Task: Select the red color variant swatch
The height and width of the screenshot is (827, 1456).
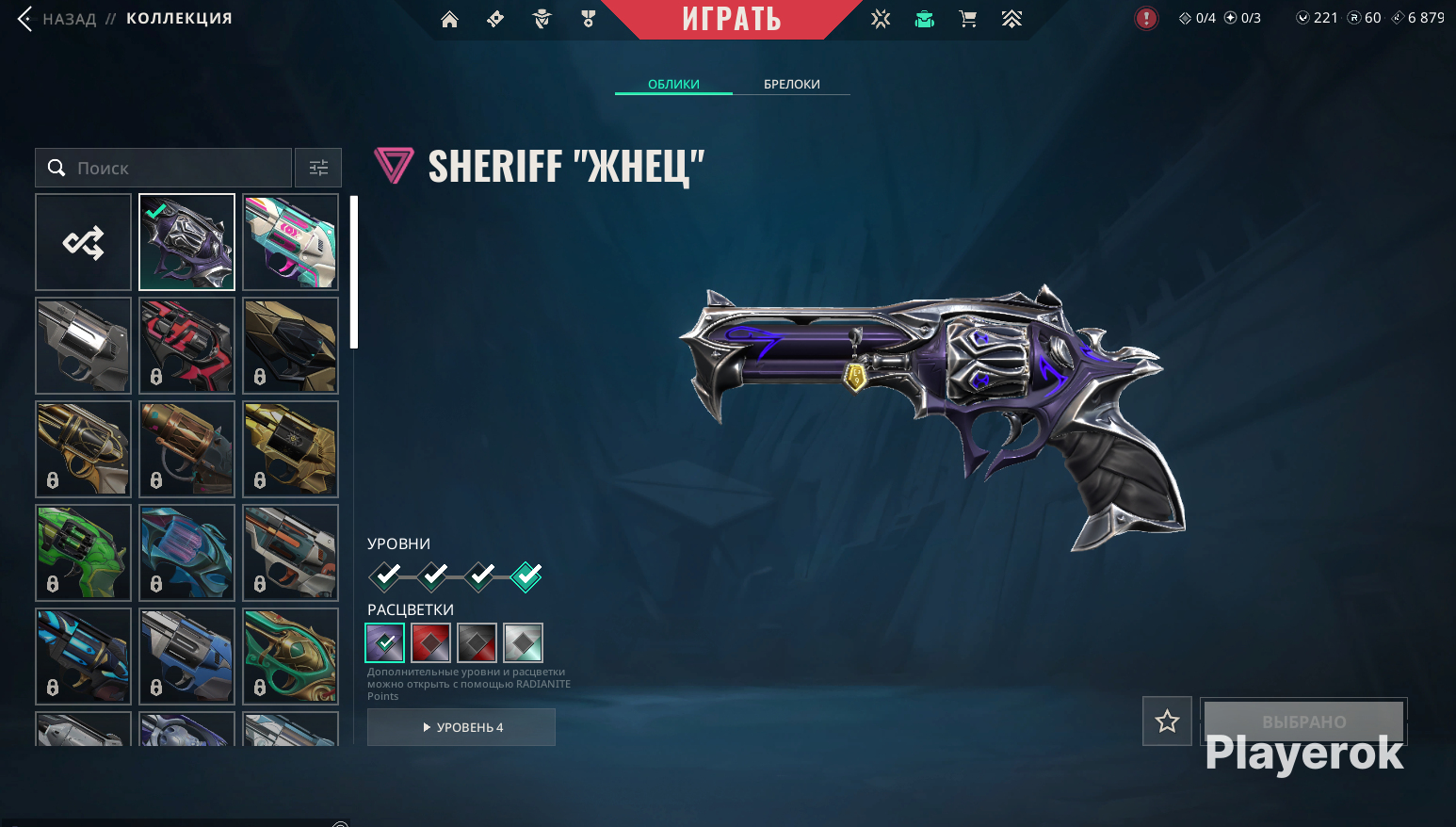Action: point(430,643)
